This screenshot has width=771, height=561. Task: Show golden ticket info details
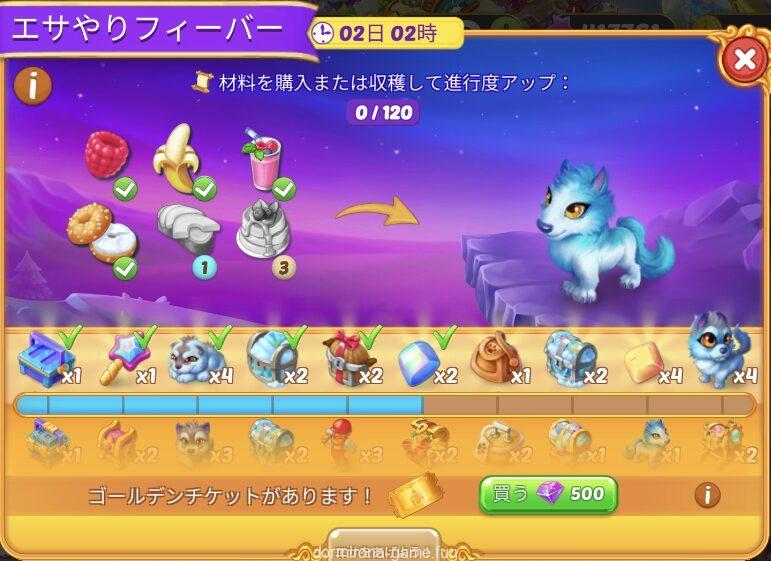(x=707, y=494)
